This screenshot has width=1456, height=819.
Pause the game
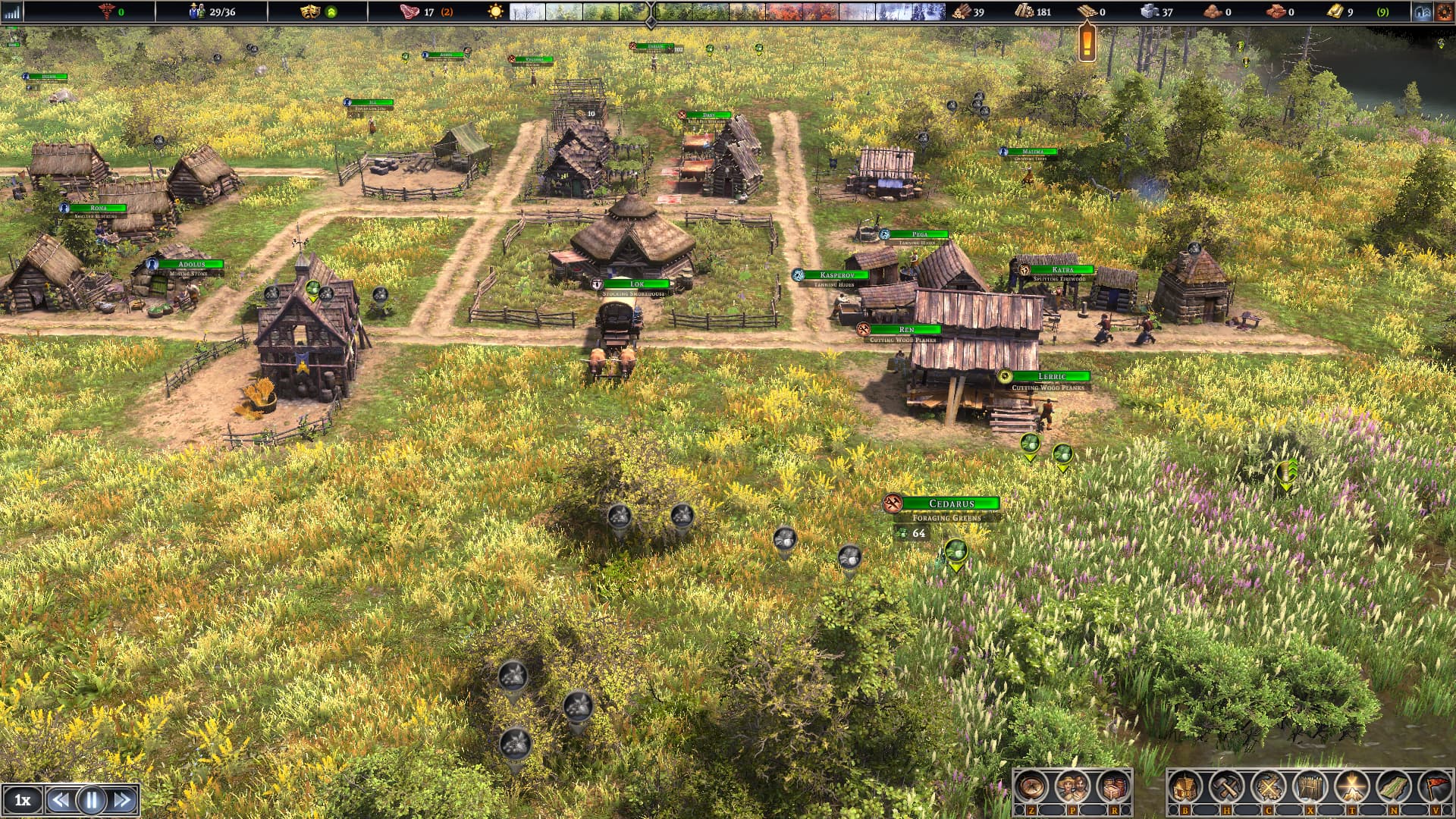(92, 800)
